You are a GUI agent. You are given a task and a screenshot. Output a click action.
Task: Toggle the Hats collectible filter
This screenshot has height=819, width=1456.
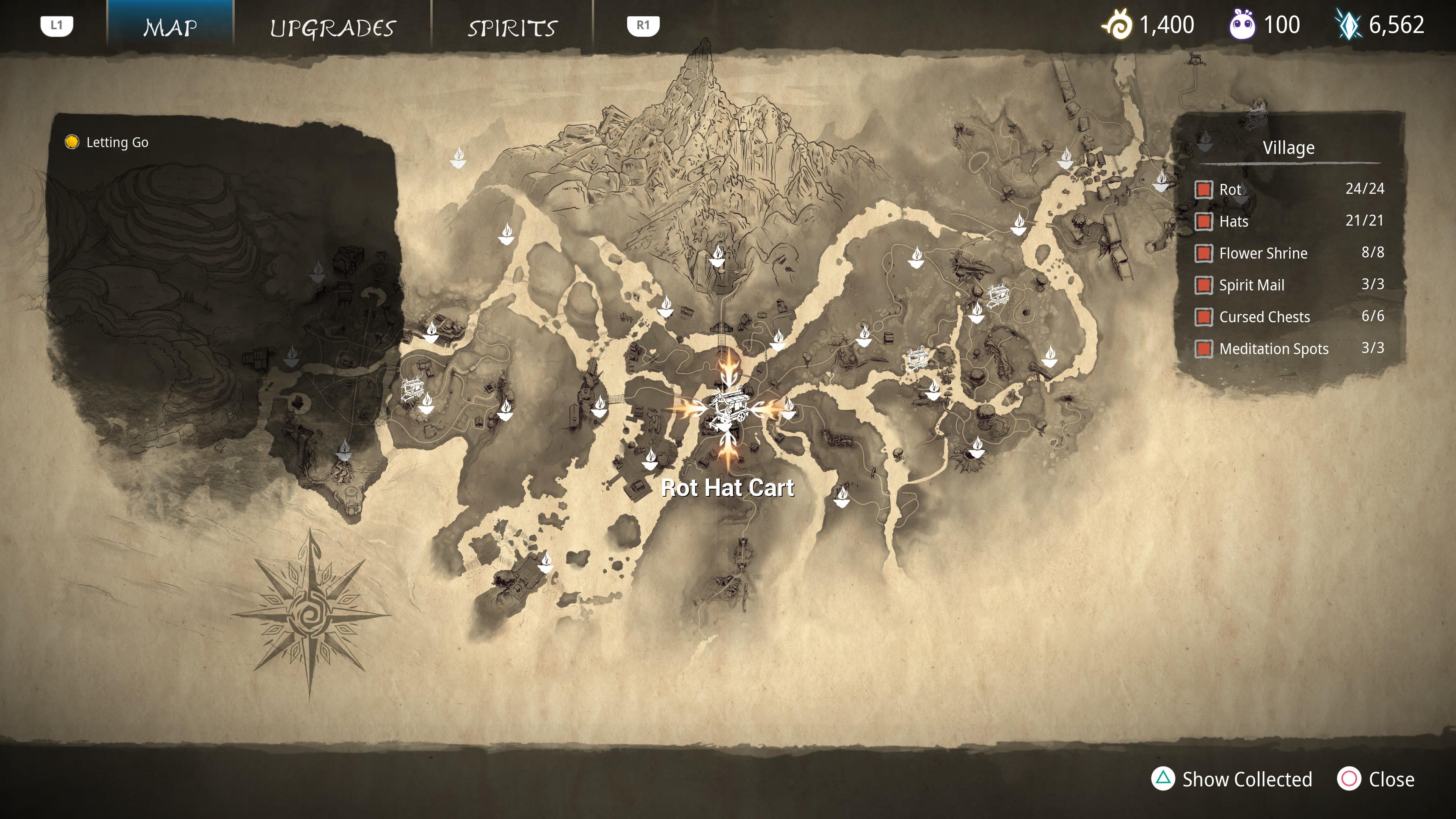[x=1203, y=221]
